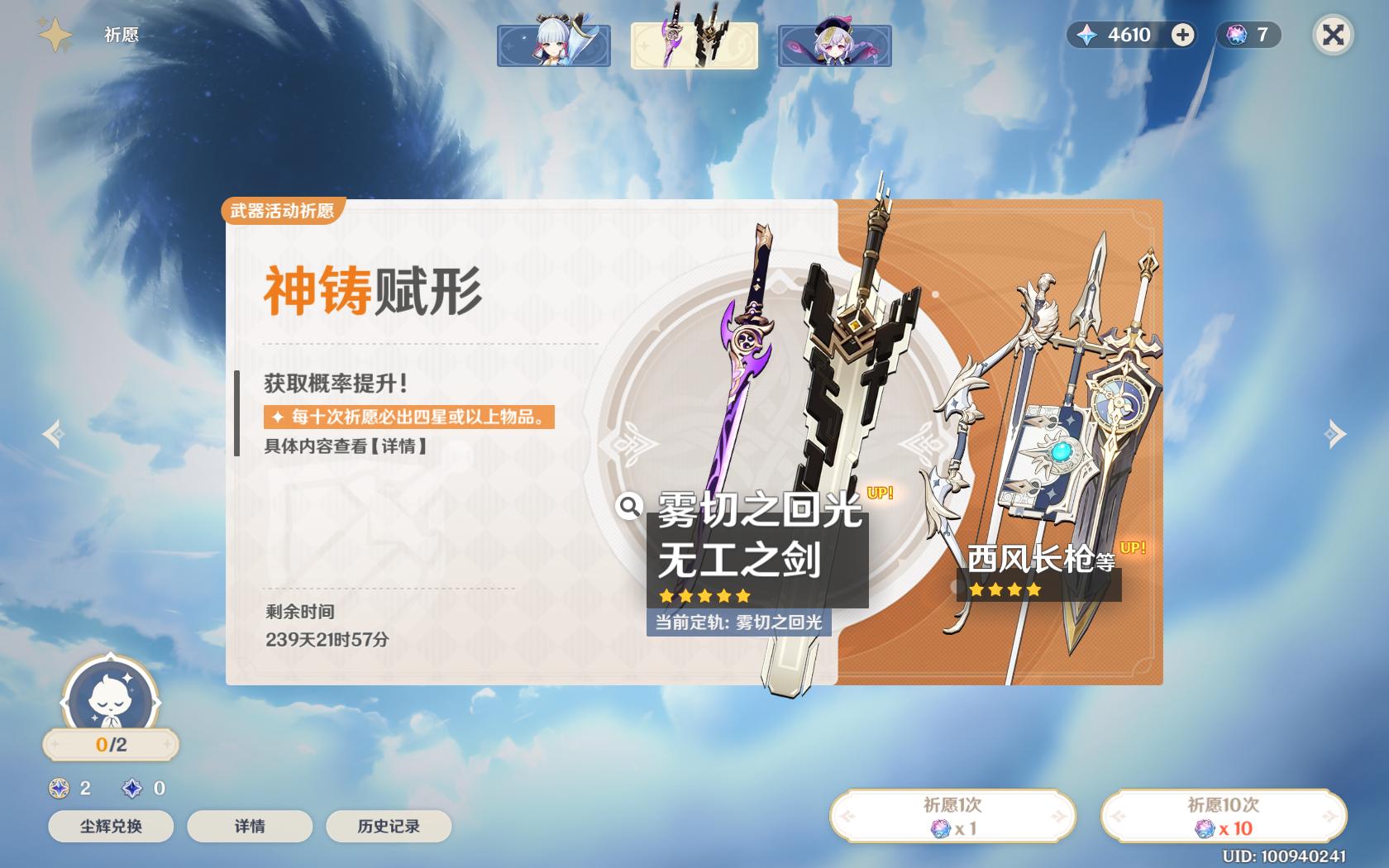Image resolution: width=1389 pixels, height=868 pixels.
Task: Click the Masterless Starglitter icon showing 2
Action: click(56, 789)
